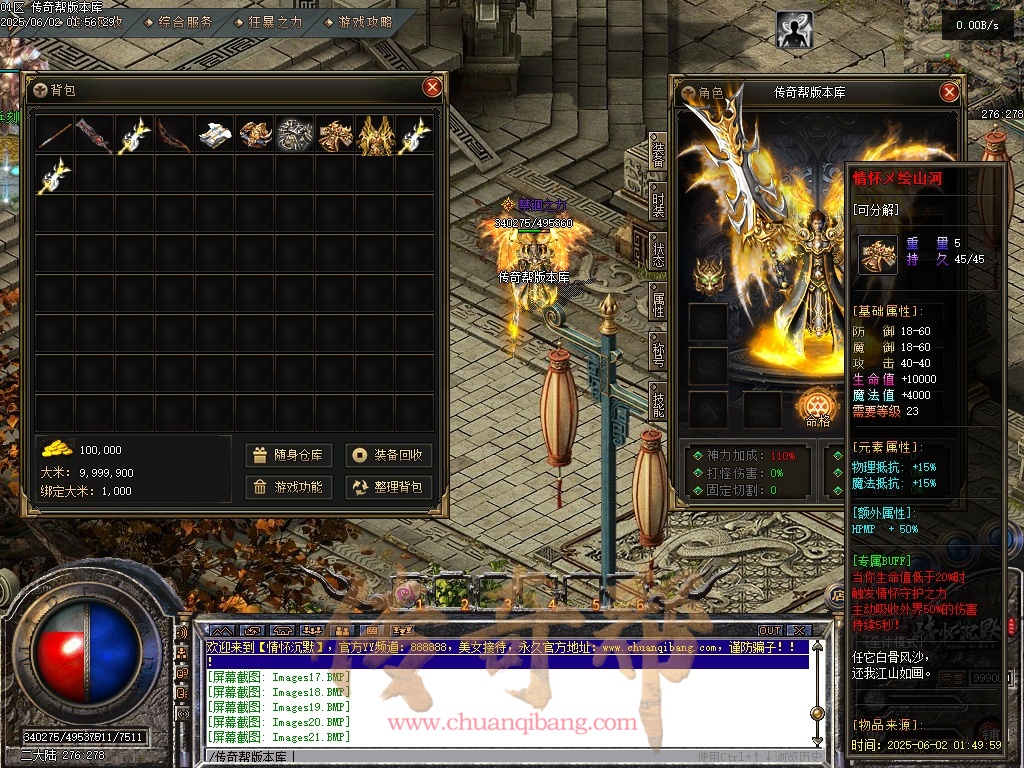Switch to the 时装 fashion tab
The width and height of the screenshot is (1024, 768).
pyautogui.click(x=658, y=204)
